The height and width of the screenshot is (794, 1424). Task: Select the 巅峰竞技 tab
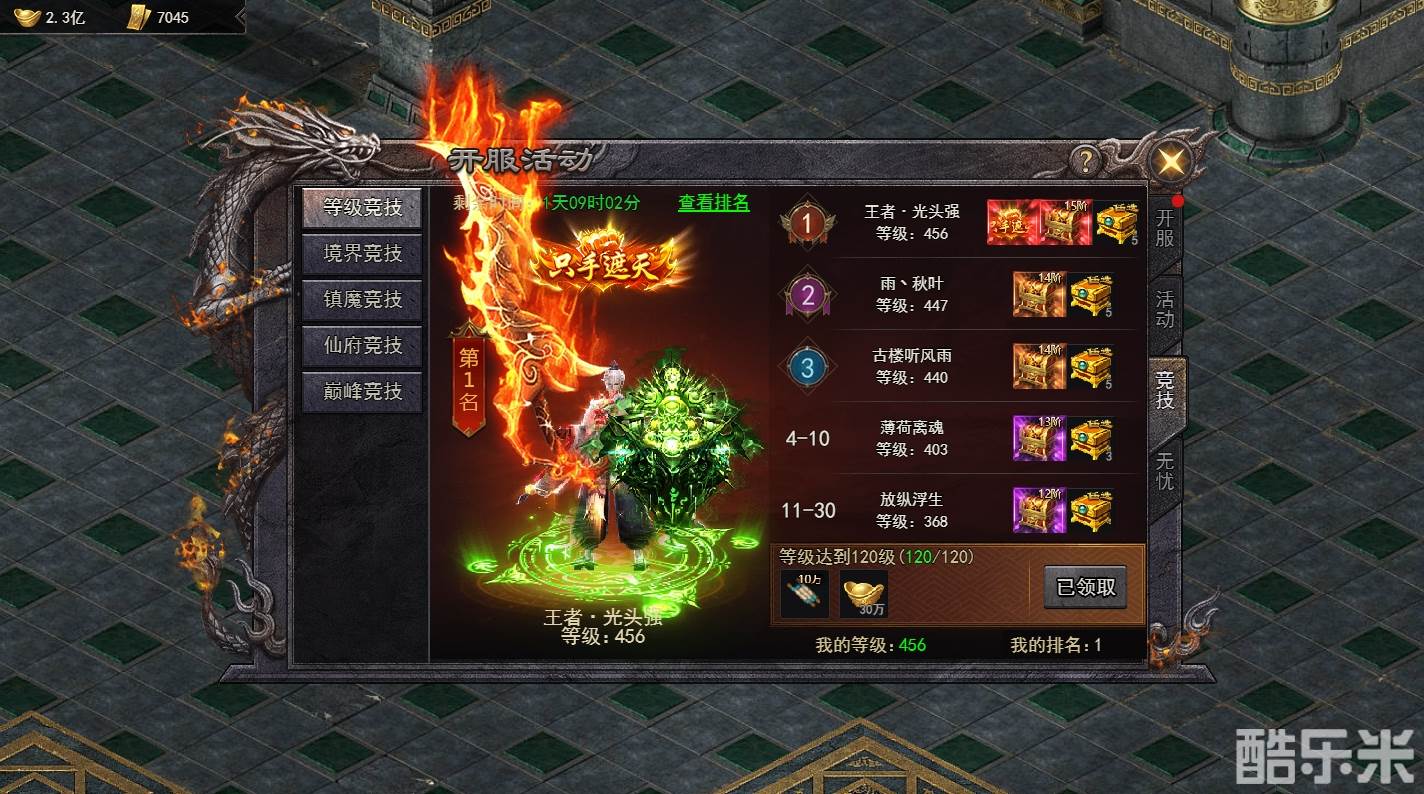point(361,392)
